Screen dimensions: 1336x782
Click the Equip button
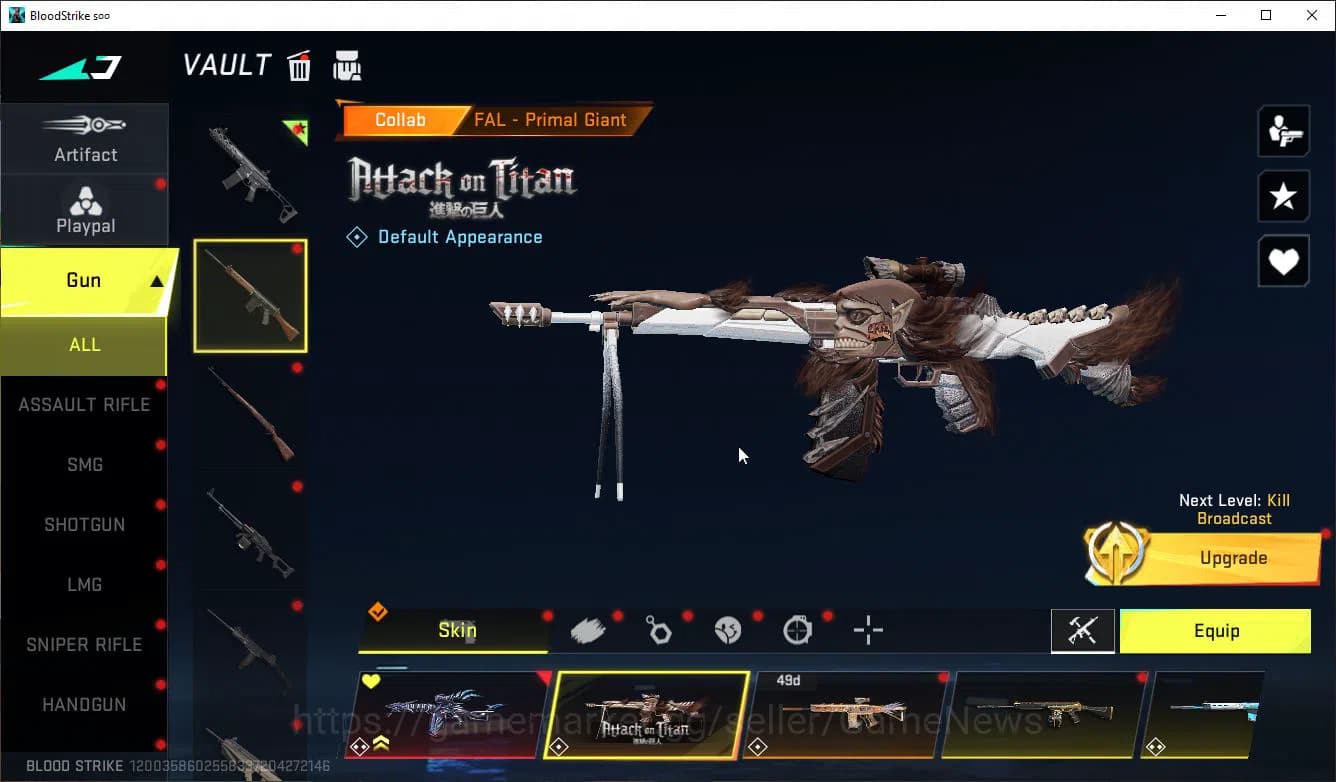1216,631
